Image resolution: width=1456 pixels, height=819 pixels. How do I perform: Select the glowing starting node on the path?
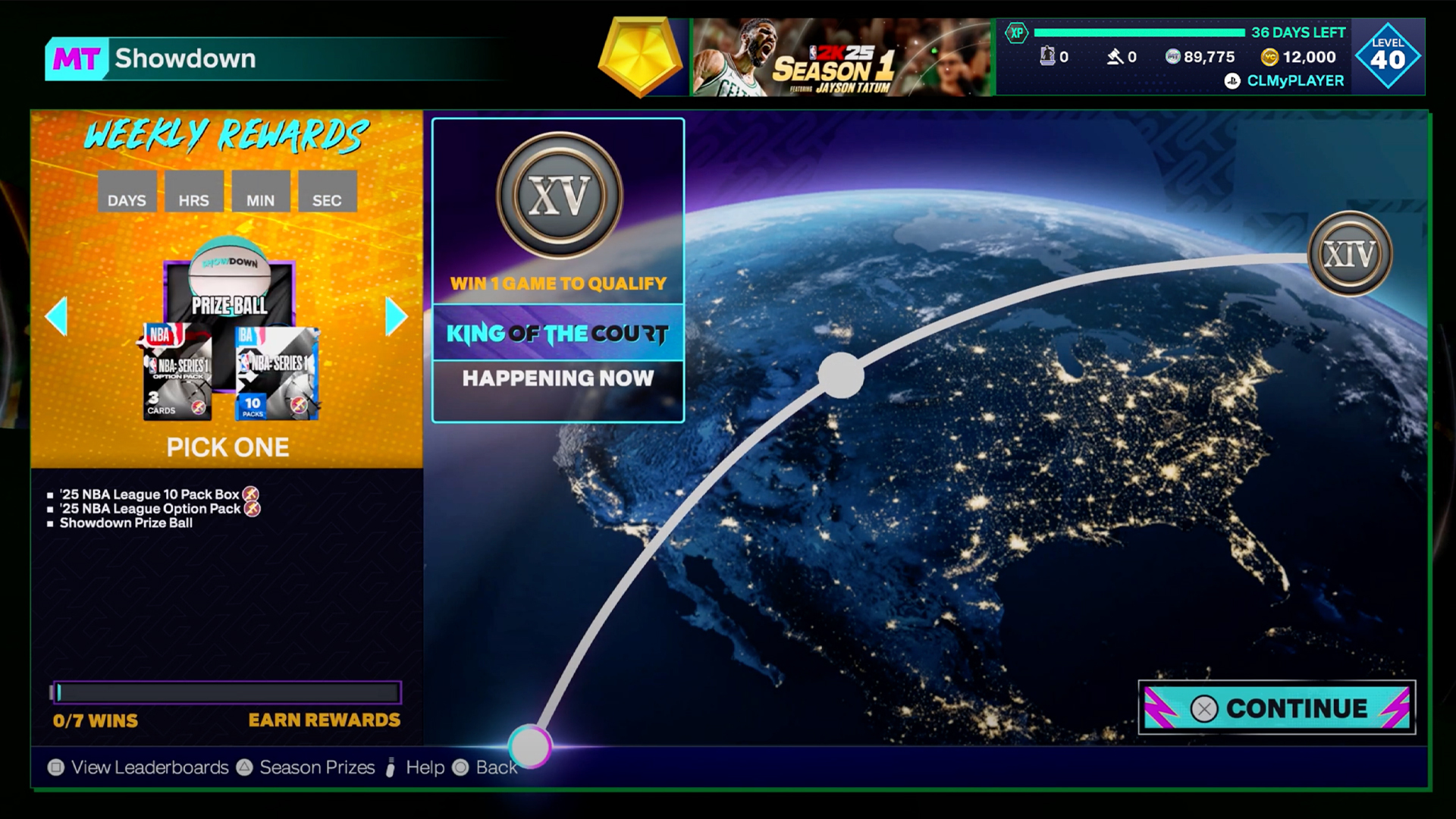click(x=530, y=746)
